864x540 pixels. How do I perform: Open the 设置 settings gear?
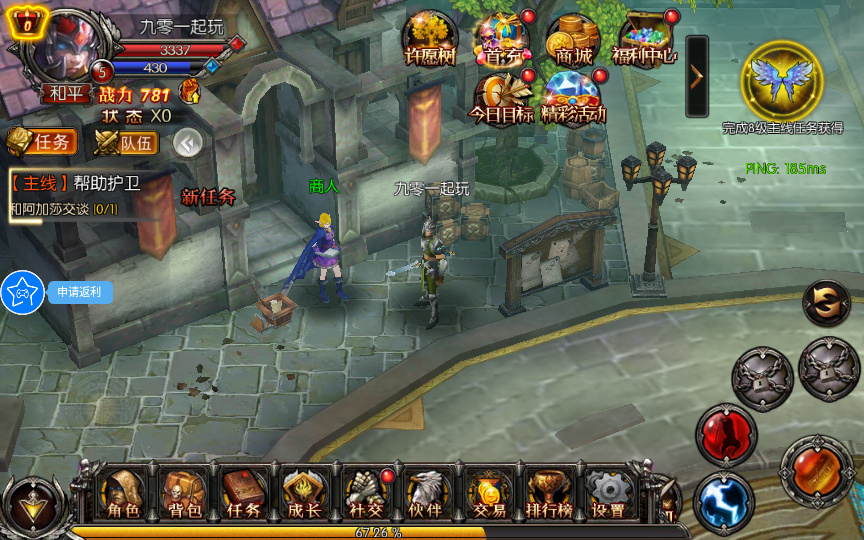[608, 494]
